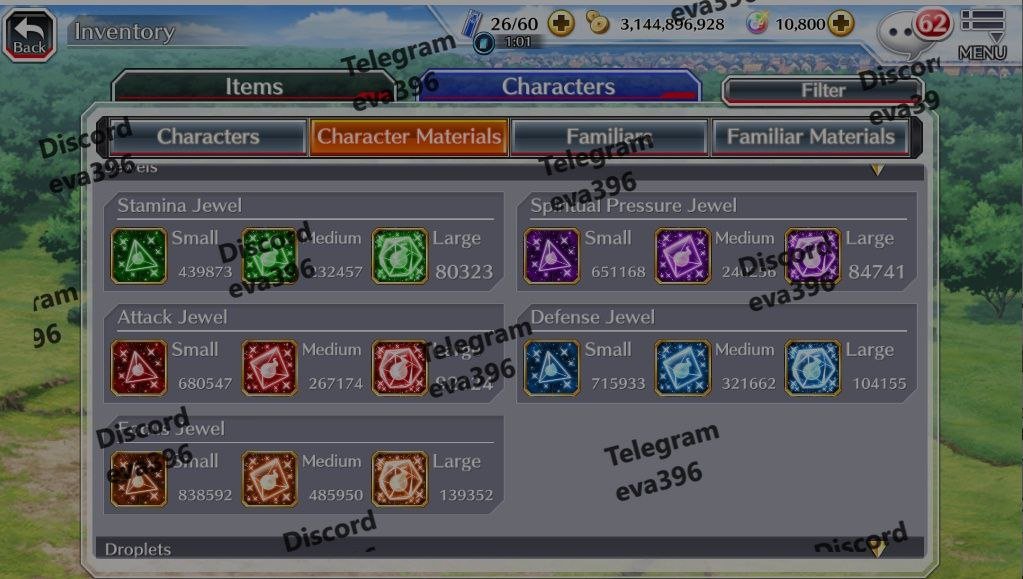Pick the medium purple Spiritual Pressure Jewel
The height and width of the screenshot is (579, 1023).
pos(683,256)
